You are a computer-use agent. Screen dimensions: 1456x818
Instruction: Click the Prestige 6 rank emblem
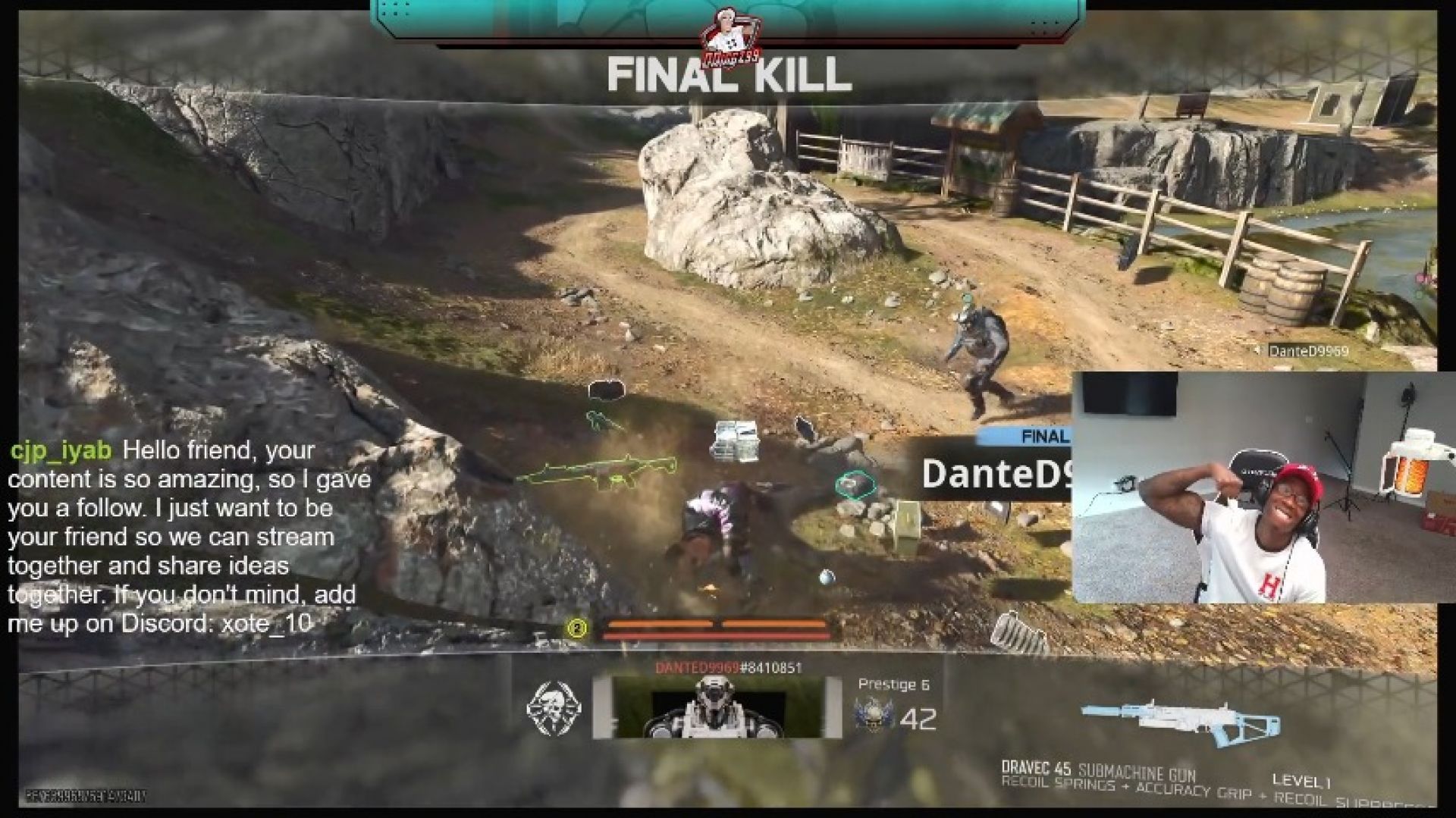(x=873, y=713)
